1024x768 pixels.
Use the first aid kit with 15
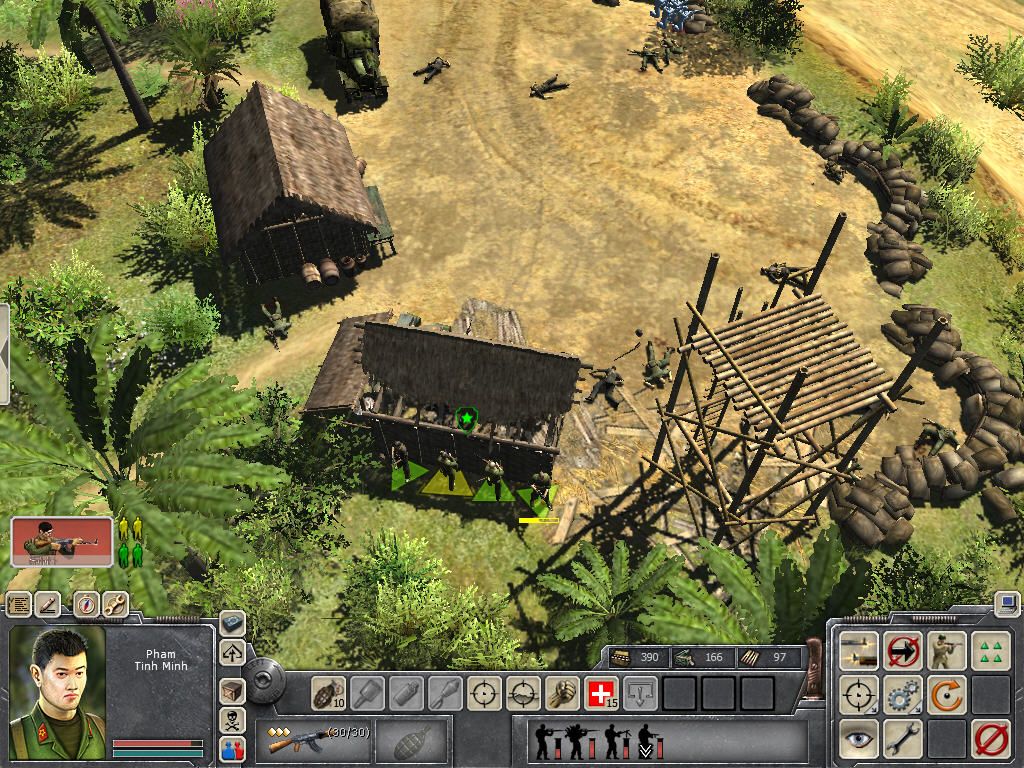pyautogui.click(x=602, y=693)
